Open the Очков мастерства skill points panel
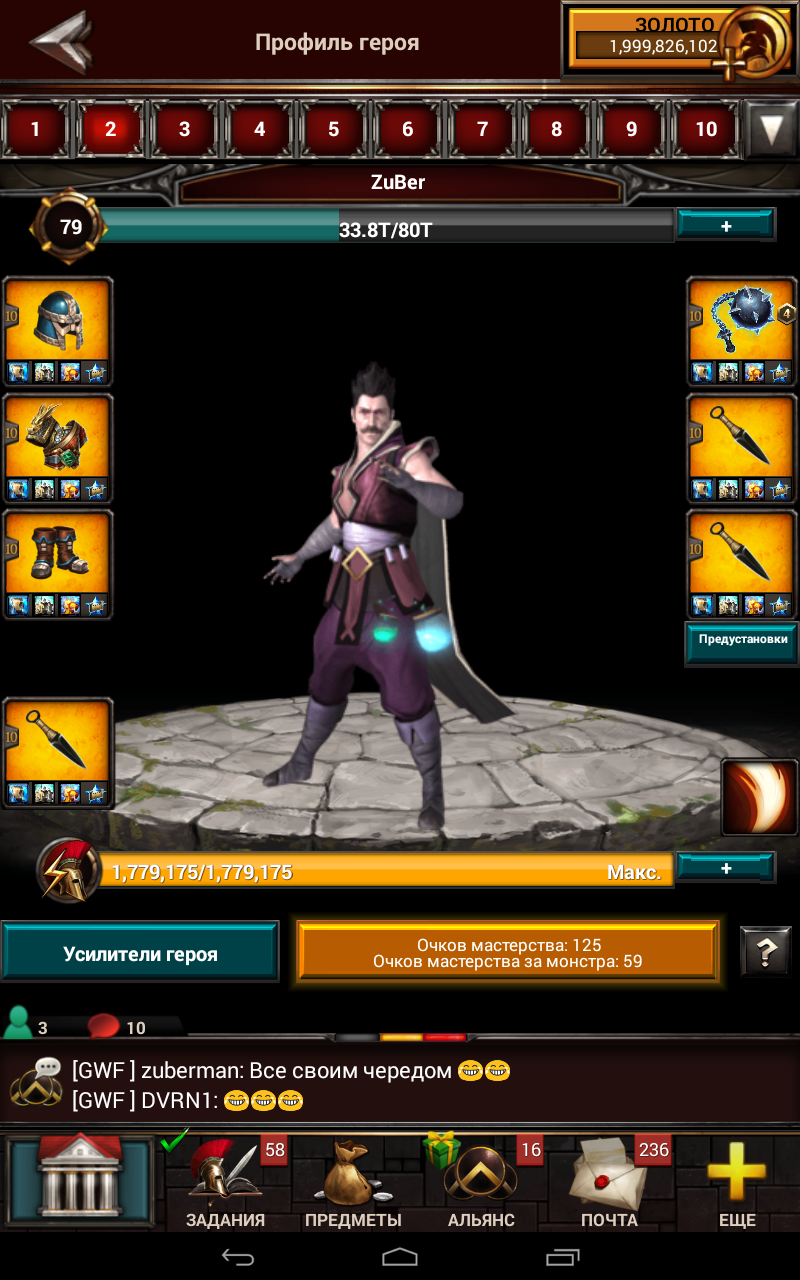 point(507,952)
